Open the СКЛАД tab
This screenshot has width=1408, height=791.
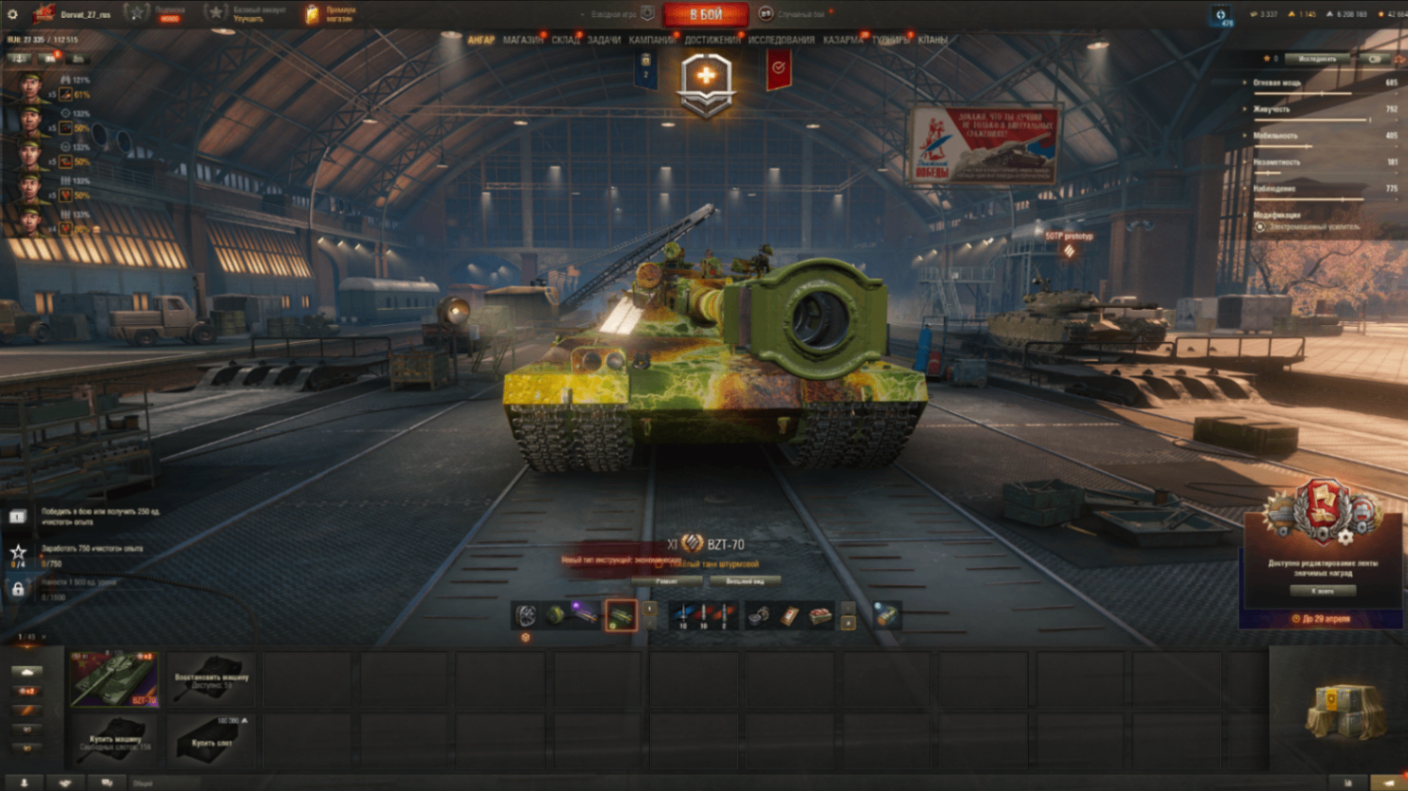coord(565,40)
